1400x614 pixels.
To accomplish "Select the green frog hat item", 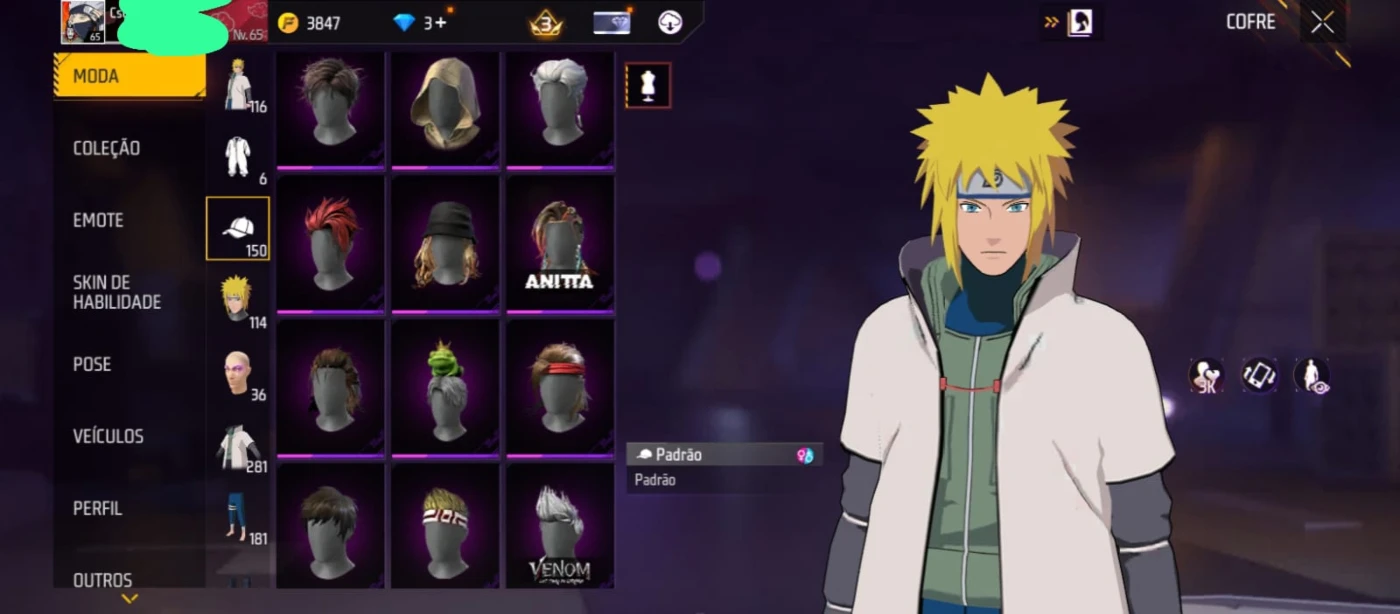I will 445,387.
